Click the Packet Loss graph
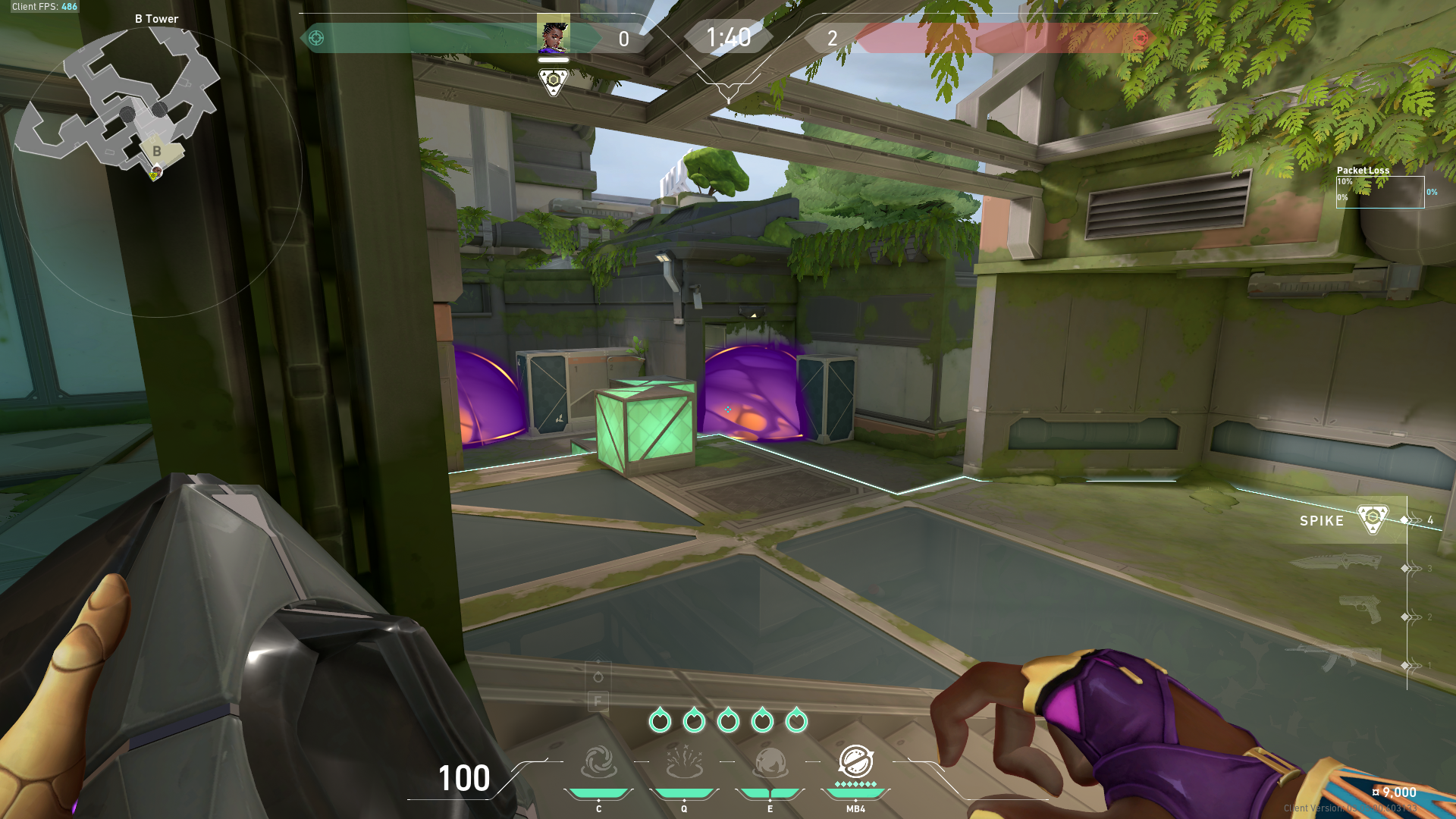 (x=1379, y=192)
